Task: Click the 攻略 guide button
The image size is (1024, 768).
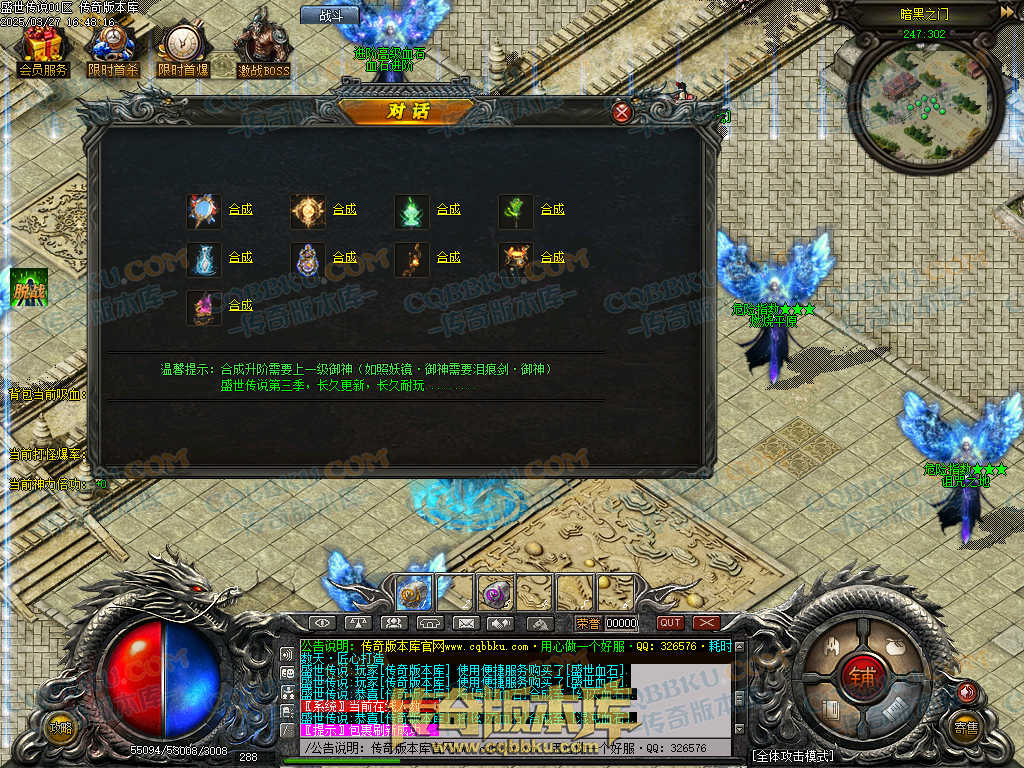Action: pos(61,727)
